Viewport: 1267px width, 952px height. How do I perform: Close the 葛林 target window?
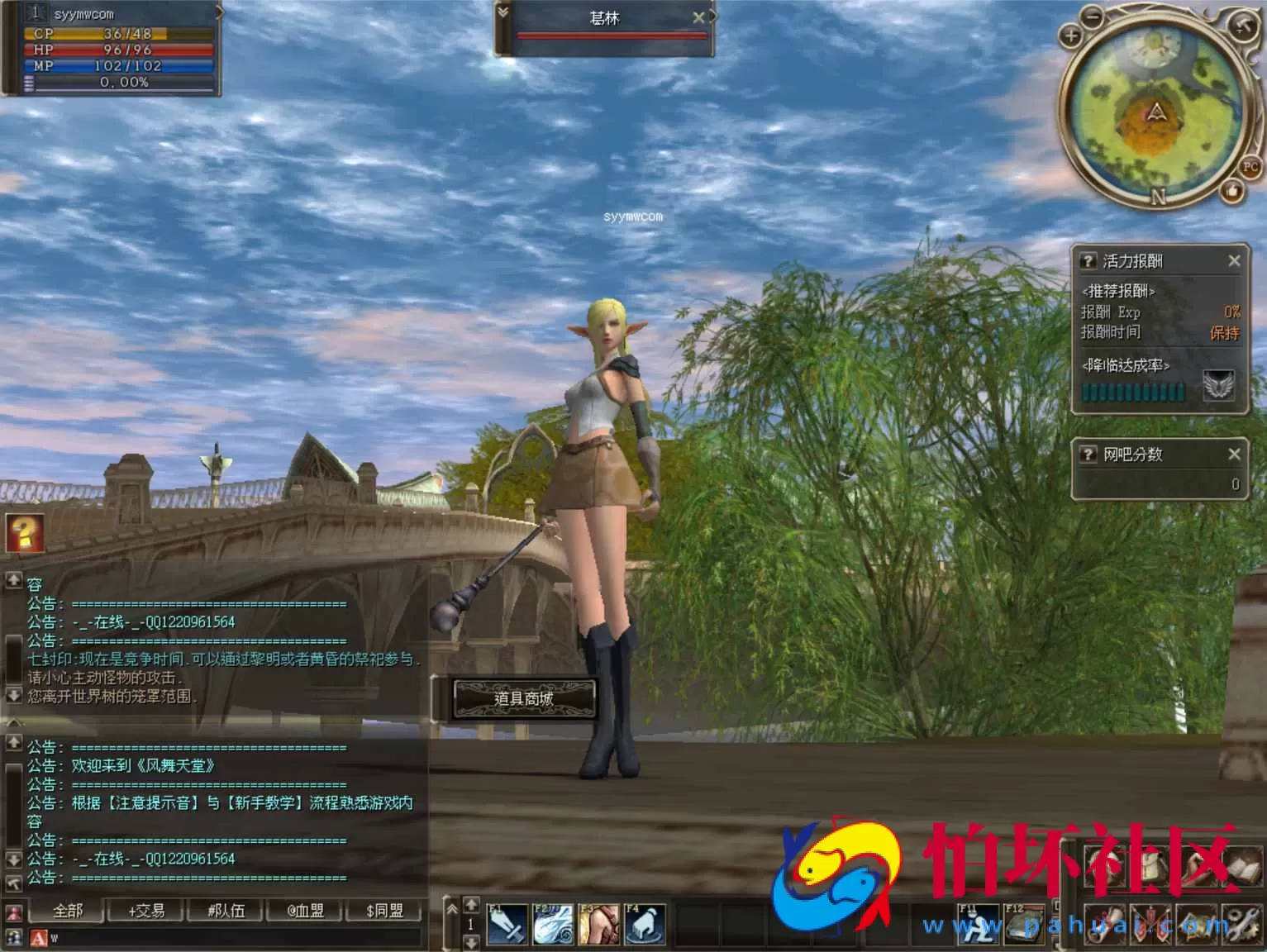click(698, 17)
